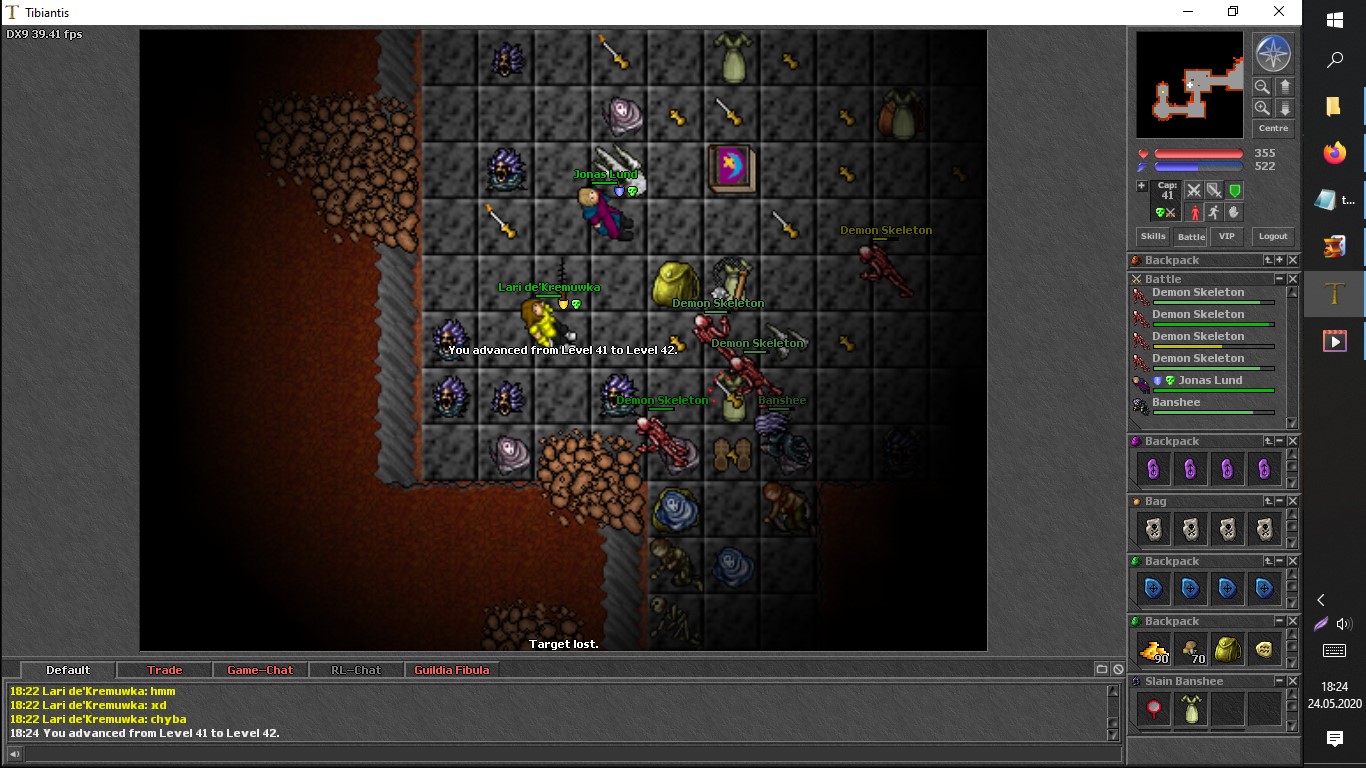Zoom out the minimap
Screen dimensions: 1366x768
click(1263, 87)
